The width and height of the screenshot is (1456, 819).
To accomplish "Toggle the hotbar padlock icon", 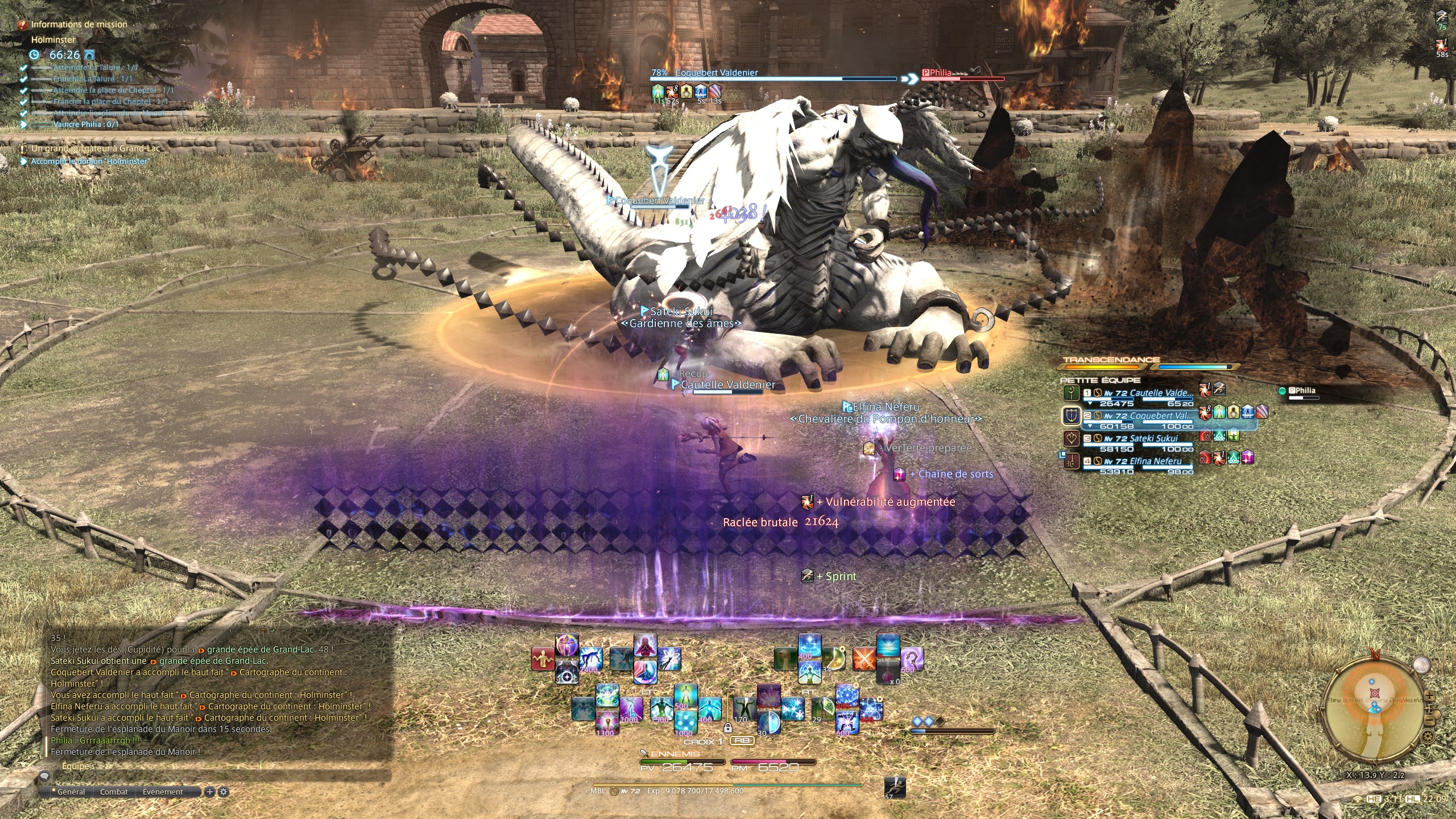I will (727, 727).
